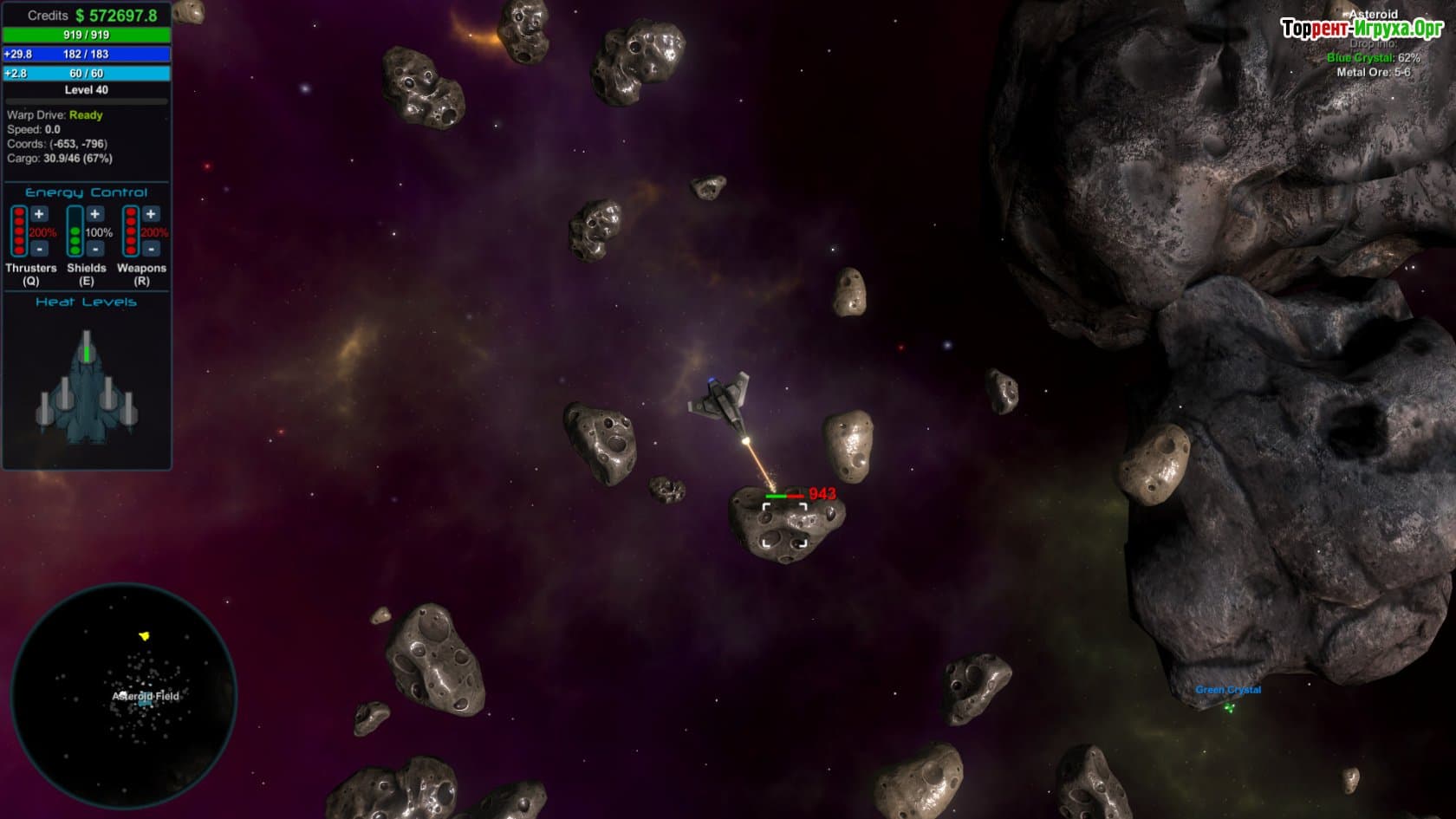1456x819 pixels.
Task: Select the yellow marker on the minimap
Action: coord(145,636)
